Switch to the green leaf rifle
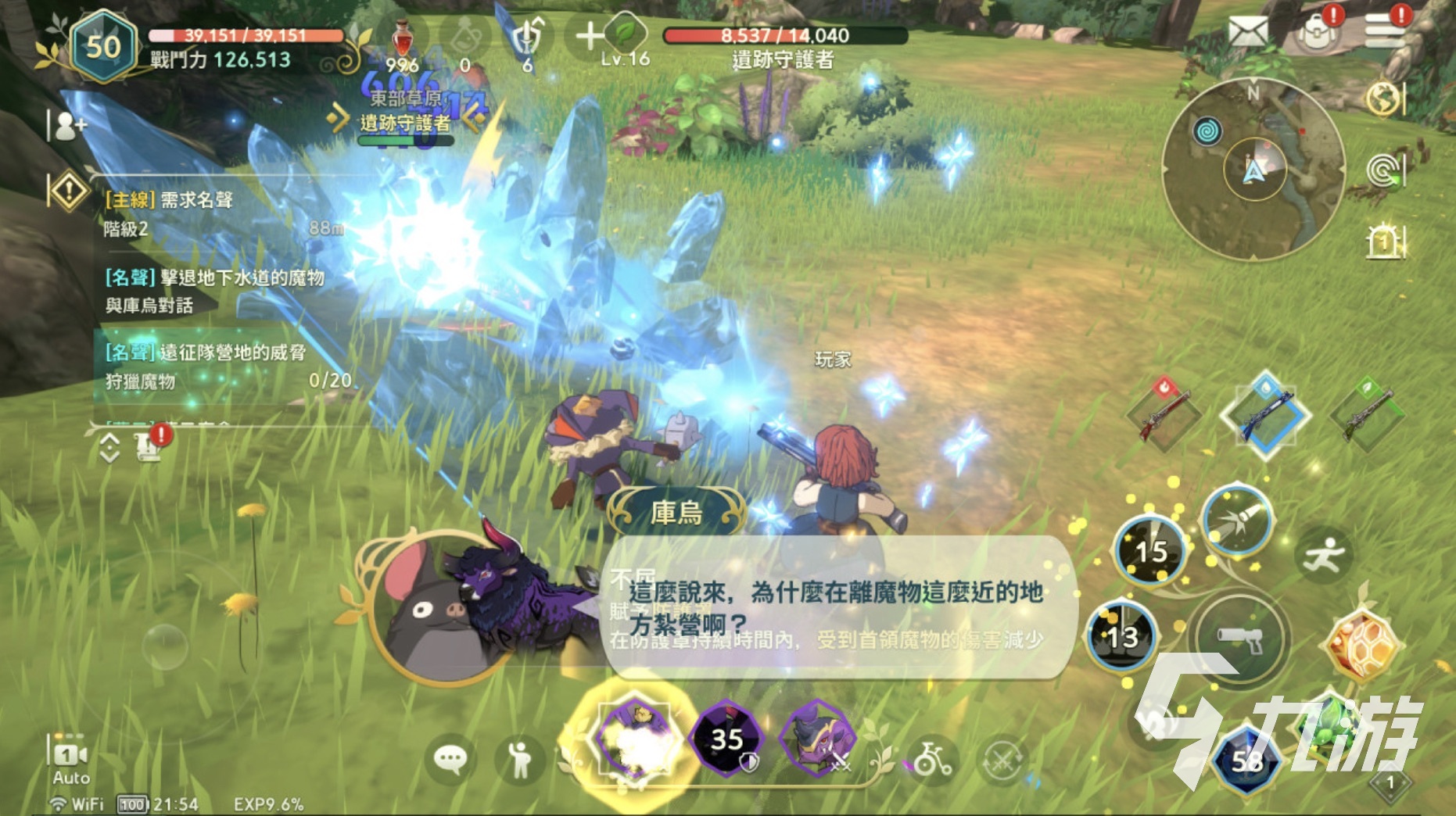 pos(1368,413)
